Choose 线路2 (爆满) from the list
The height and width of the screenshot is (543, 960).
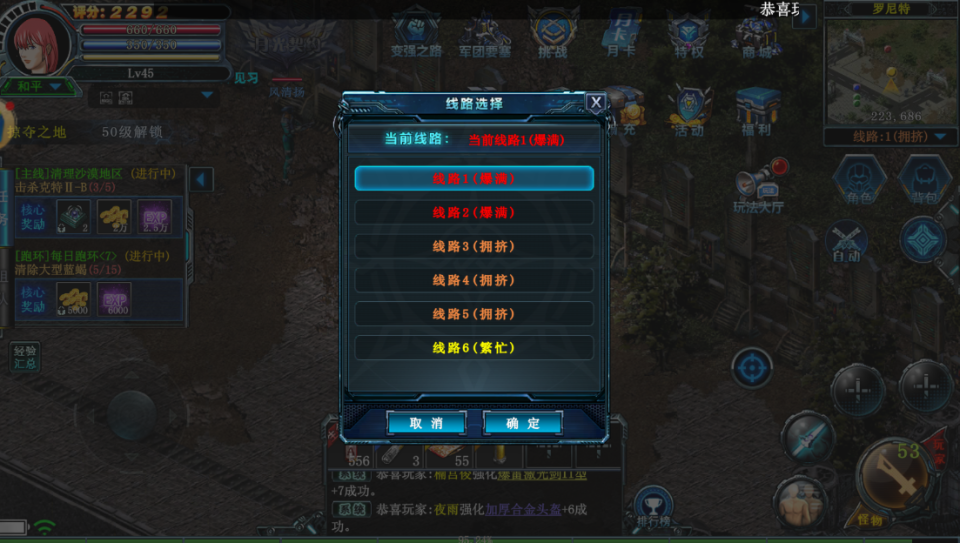(x=474, y=213)
